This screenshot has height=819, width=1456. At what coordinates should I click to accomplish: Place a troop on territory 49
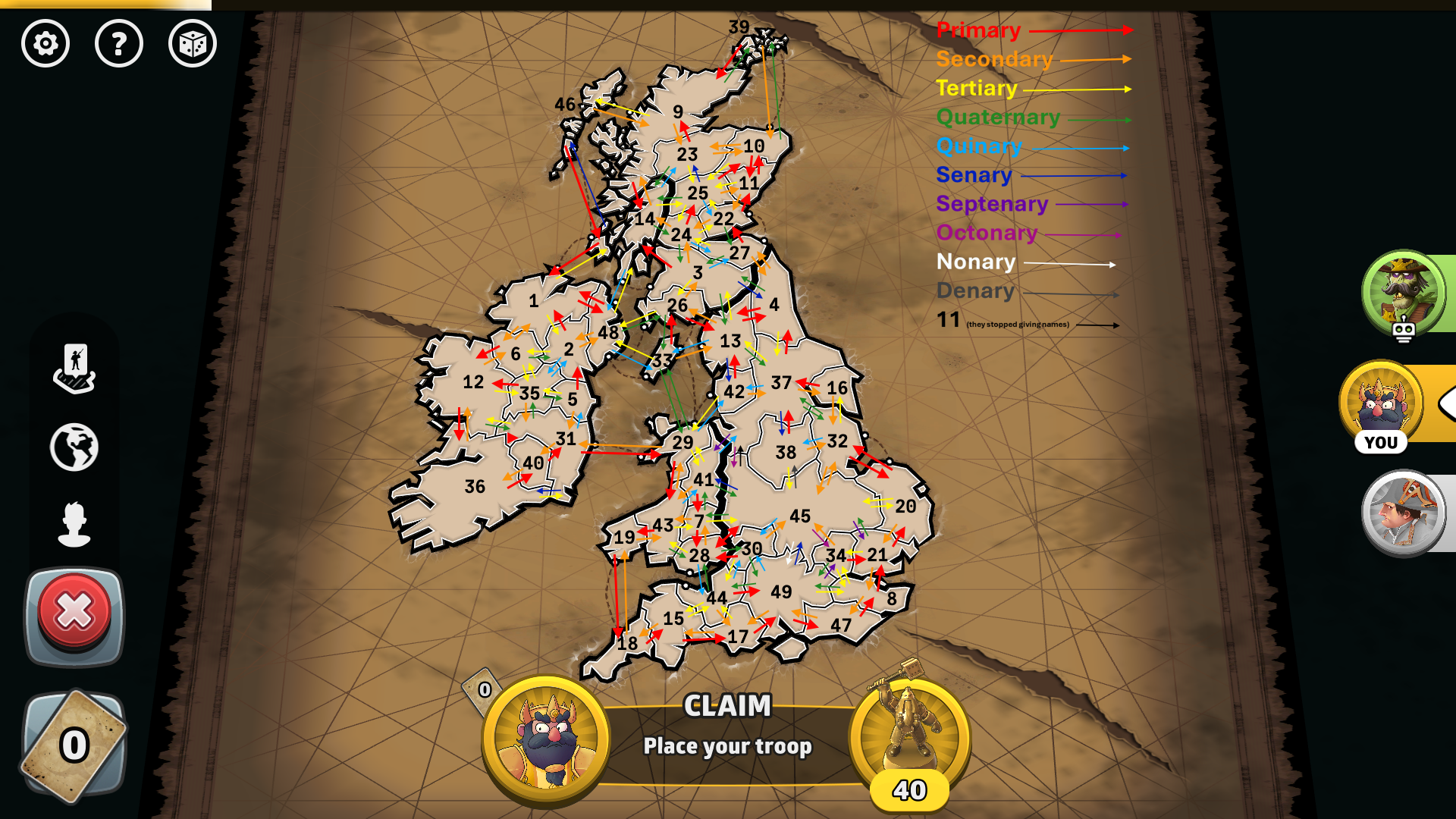[781, 592]
